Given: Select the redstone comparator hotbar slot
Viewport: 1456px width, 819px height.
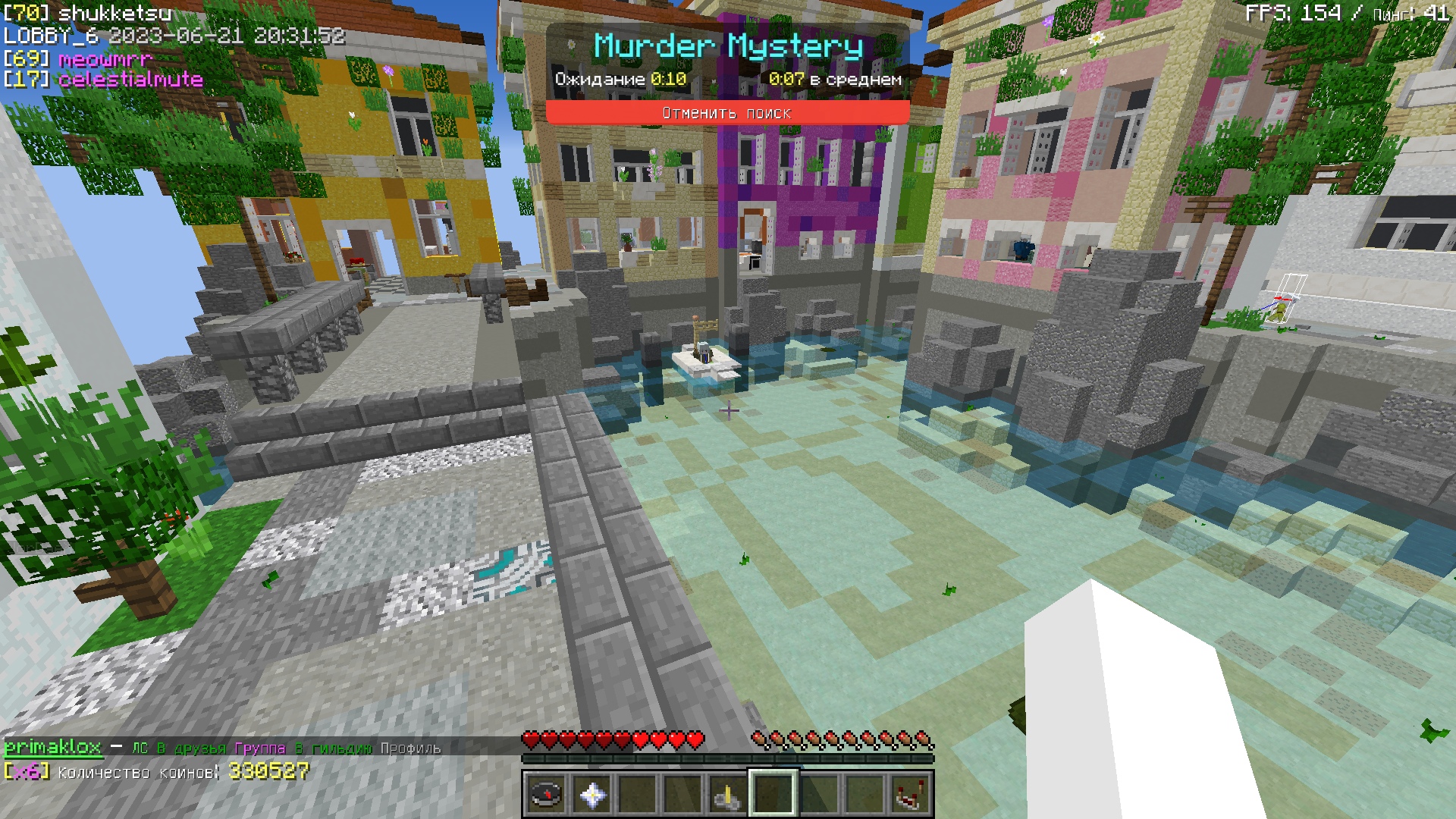Looking at the screenshot, I should click(x=909, y=794).
